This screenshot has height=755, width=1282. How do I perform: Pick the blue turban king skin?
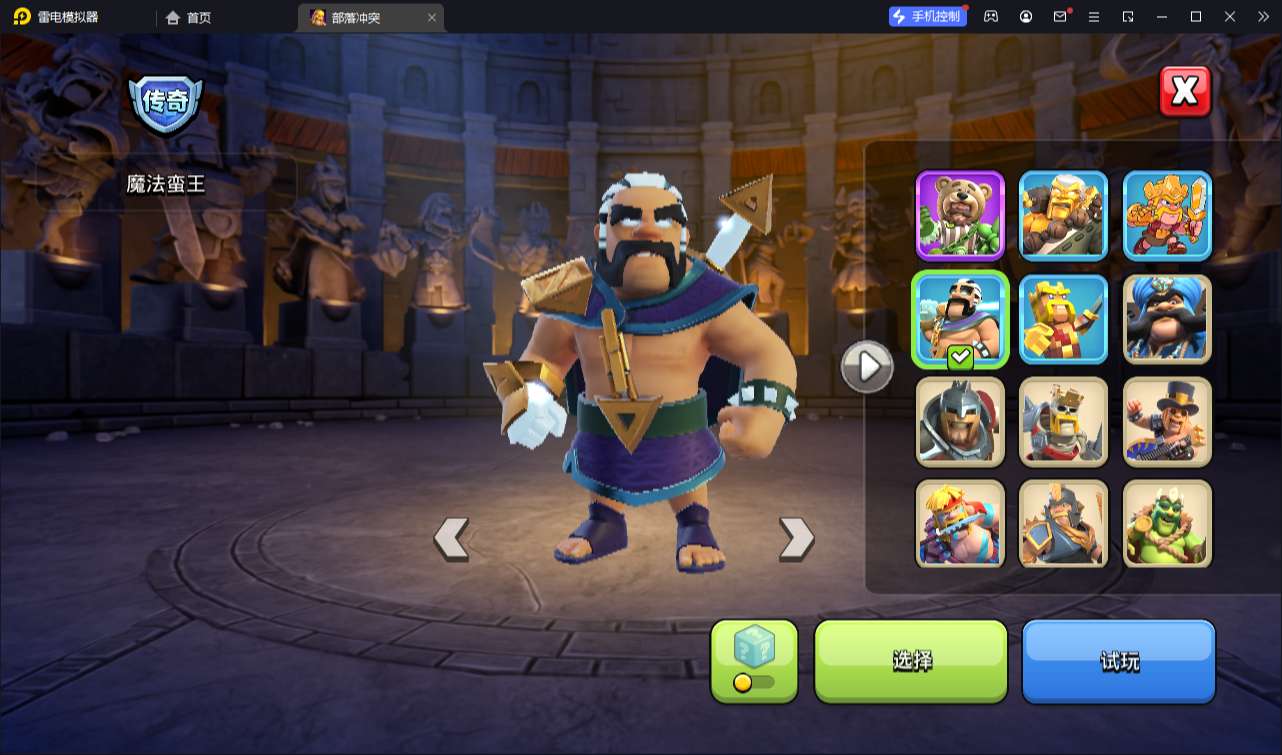coord(1167,318)
